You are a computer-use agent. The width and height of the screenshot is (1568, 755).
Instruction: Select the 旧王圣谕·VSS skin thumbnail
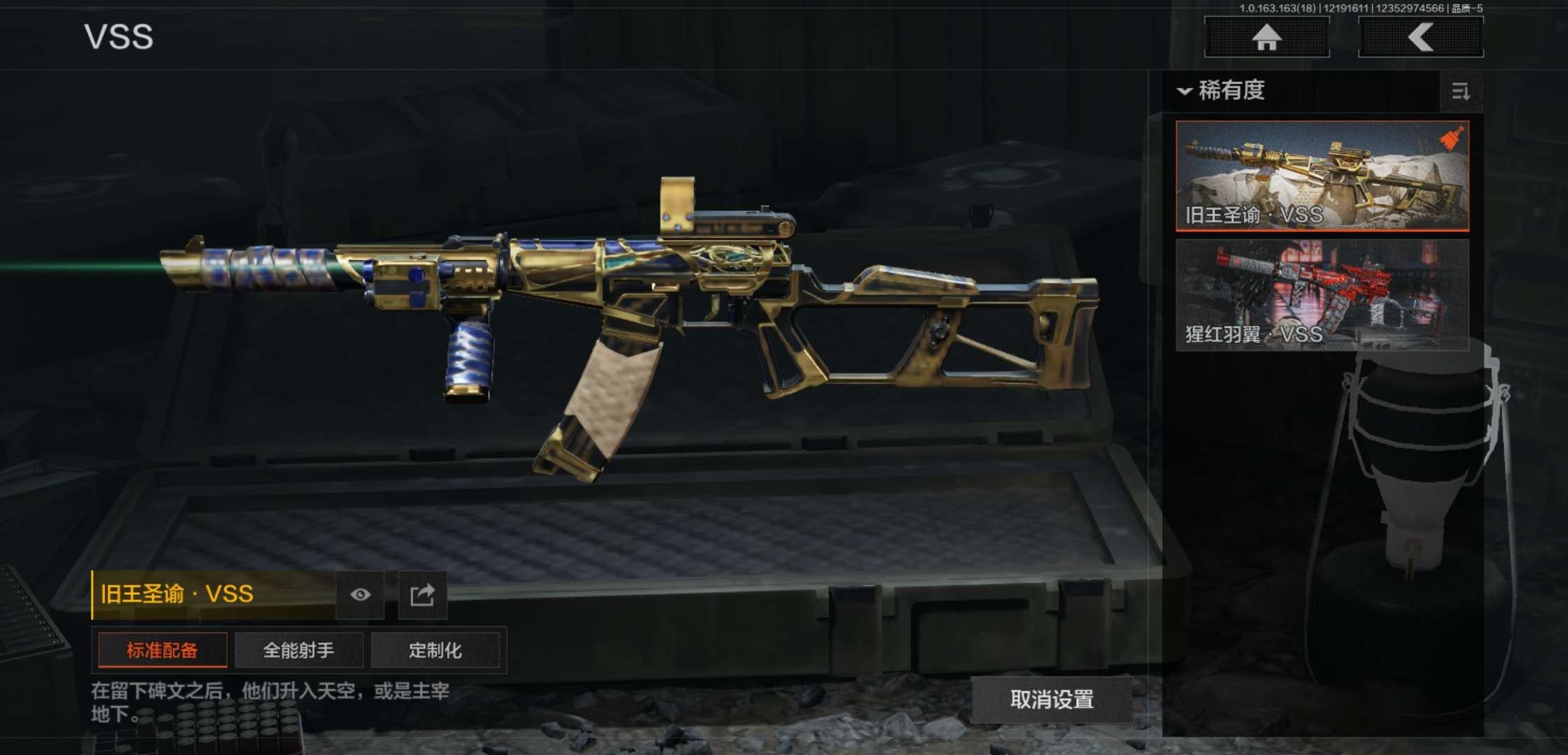pyautogui.click(x=1322, y=175)
